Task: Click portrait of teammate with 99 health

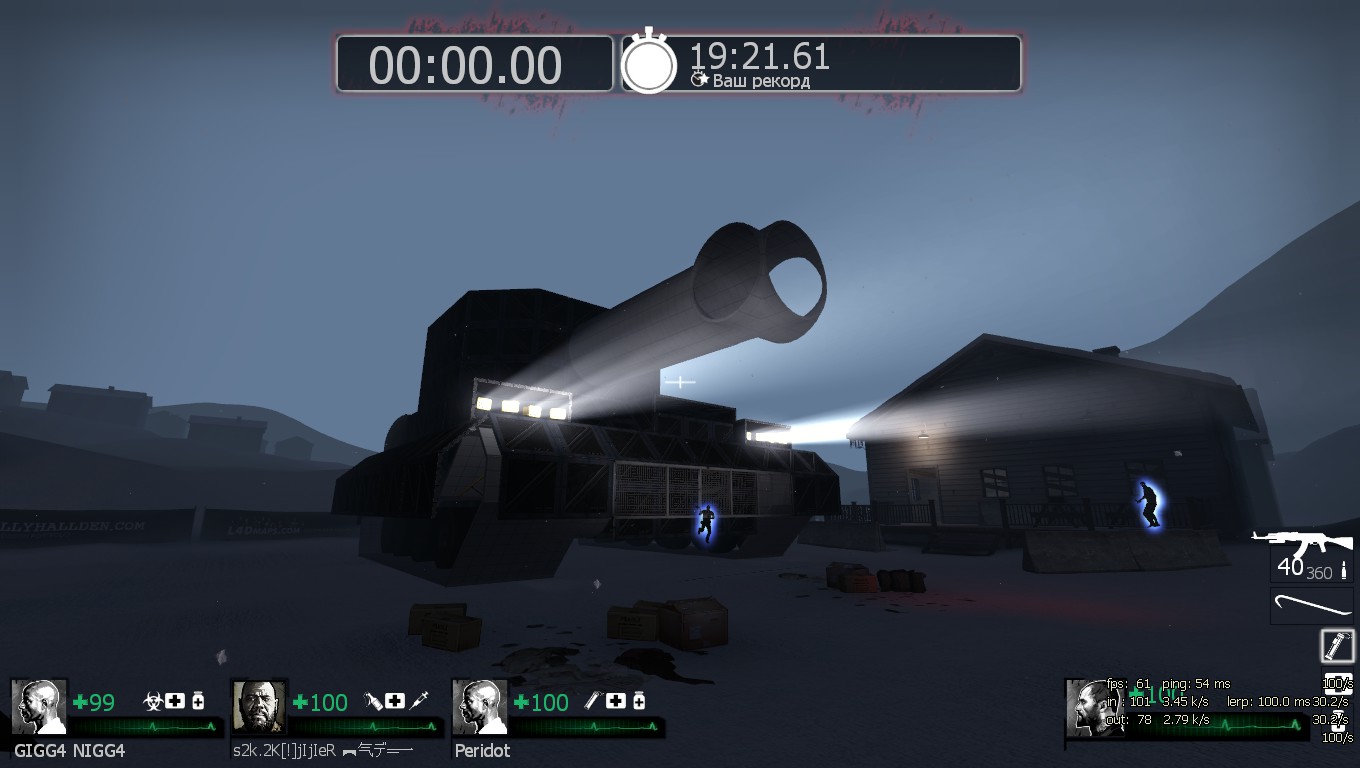Action: (39, 707)
